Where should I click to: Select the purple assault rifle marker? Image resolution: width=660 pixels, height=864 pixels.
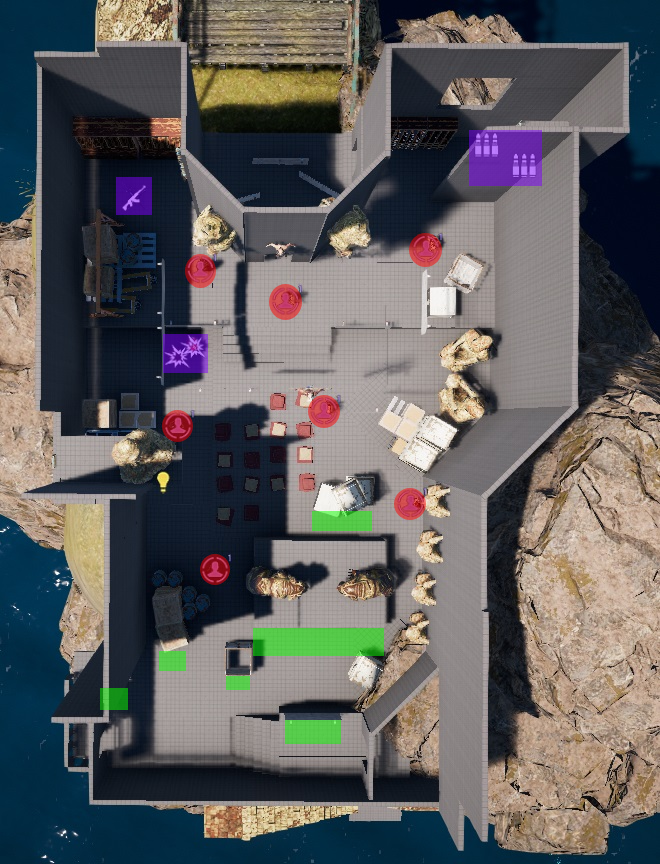(133, 196)
